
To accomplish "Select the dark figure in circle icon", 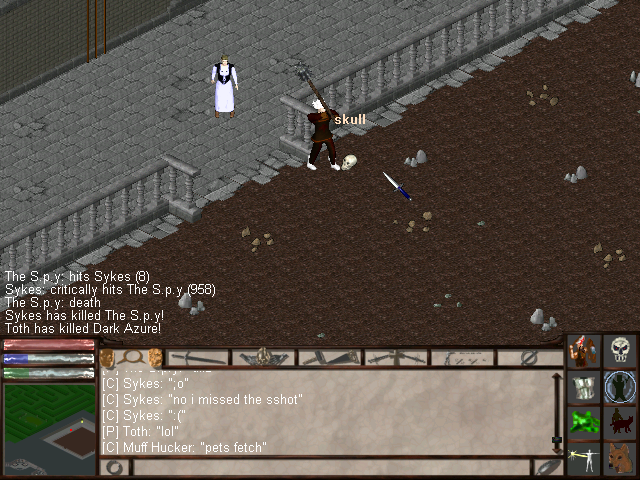I will (621, 386).
